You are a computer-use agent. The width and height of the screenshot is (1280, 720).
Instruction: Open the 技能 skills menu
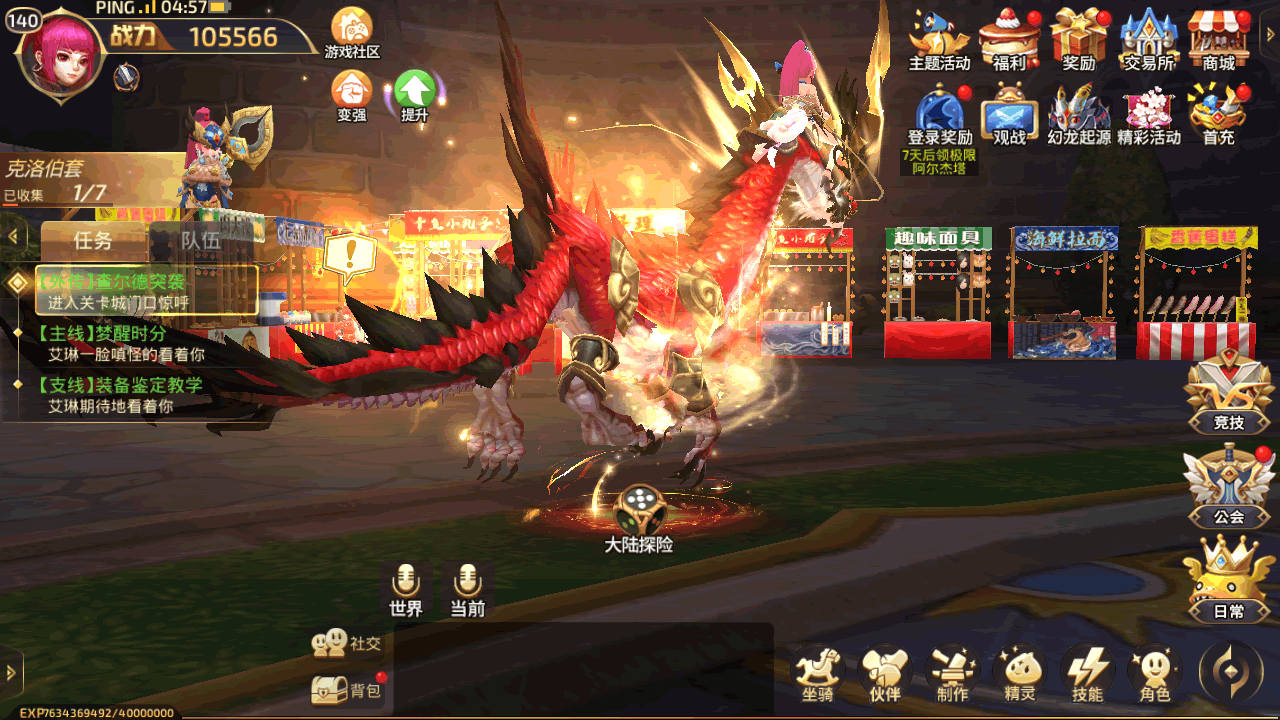click(x=1087, y=674)
